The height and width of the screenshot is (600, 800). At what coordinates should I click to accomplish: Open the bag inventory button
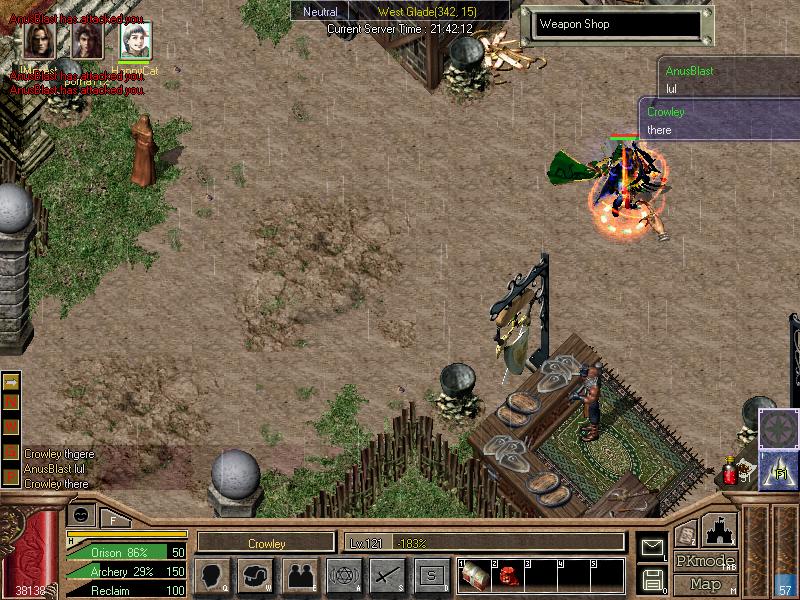256,575
